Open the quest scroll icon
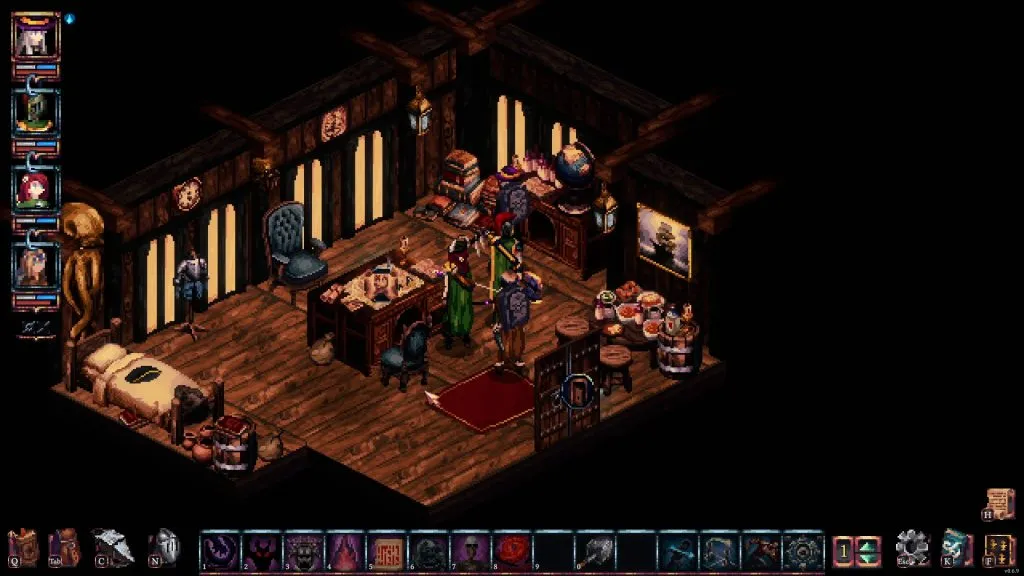Image resolution: width=1024 pixels, height=576 pixels. (999, 503)
